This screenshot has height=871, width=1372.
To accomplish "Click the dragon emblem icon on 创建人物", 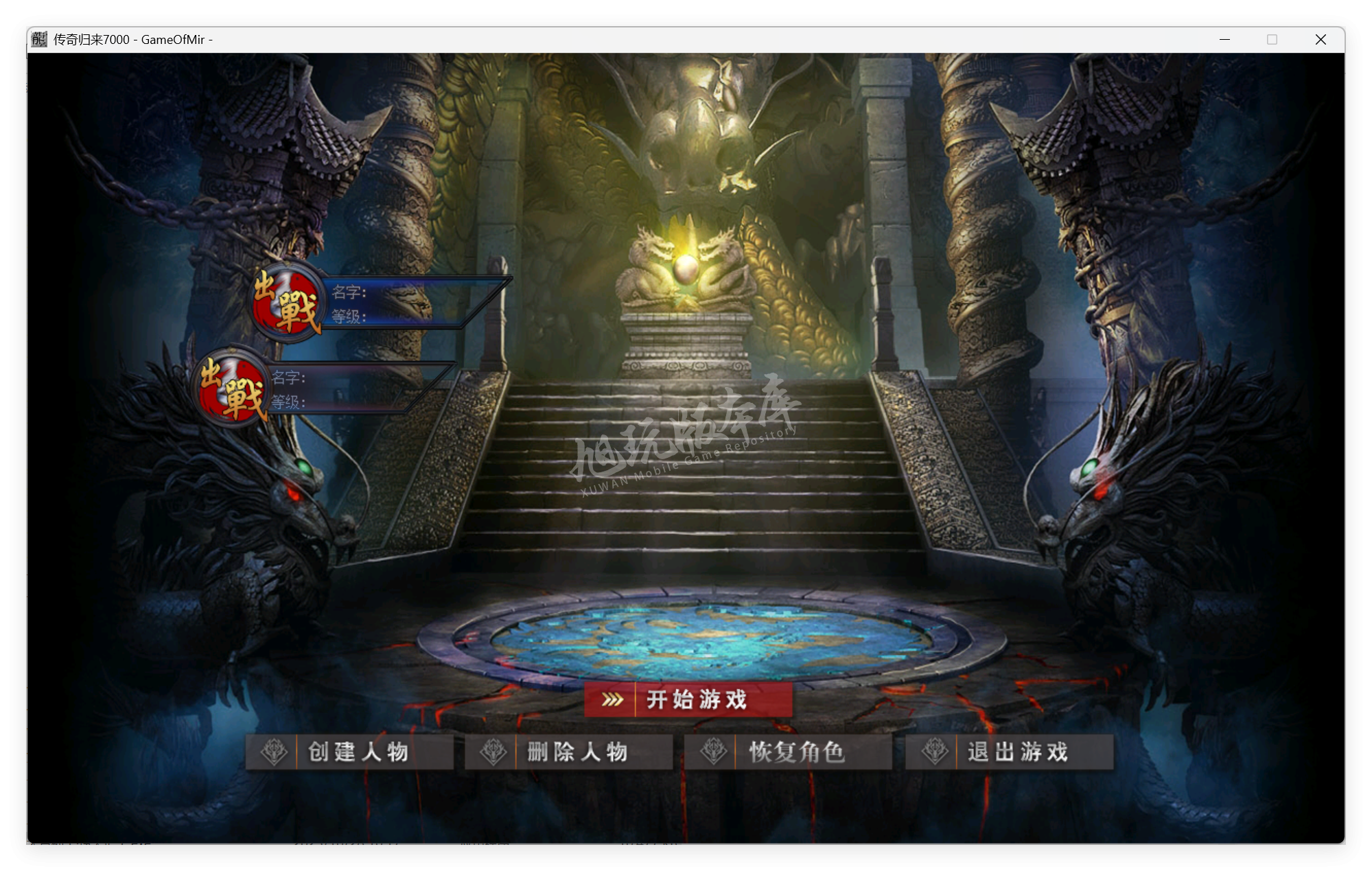I will pyautogui.click(x=275, y=752).
